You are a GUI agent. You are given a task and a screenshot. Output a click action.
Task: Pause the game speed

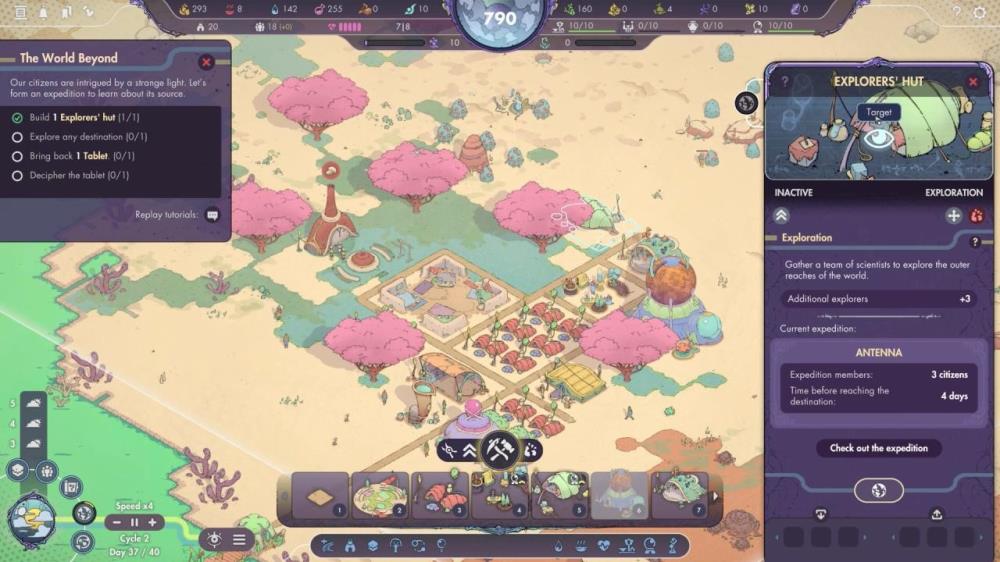click(x=135, y=522)
